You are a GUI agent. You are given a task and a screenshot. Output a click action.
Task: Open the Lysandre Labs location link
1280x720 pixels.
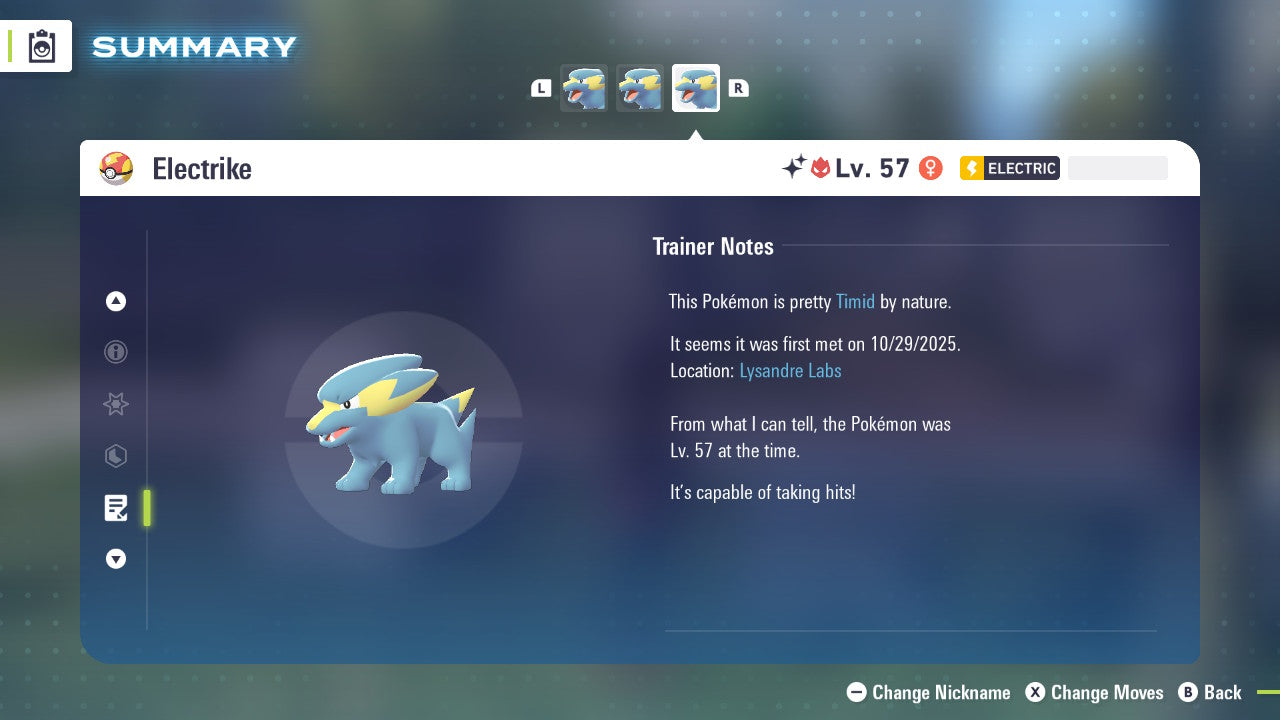(x=790, y=370)
